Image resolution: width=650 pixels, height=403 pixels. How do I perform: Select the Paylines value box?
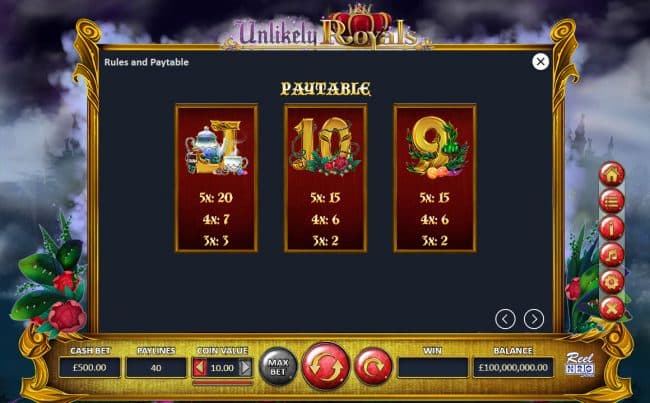tap(156, 368)
